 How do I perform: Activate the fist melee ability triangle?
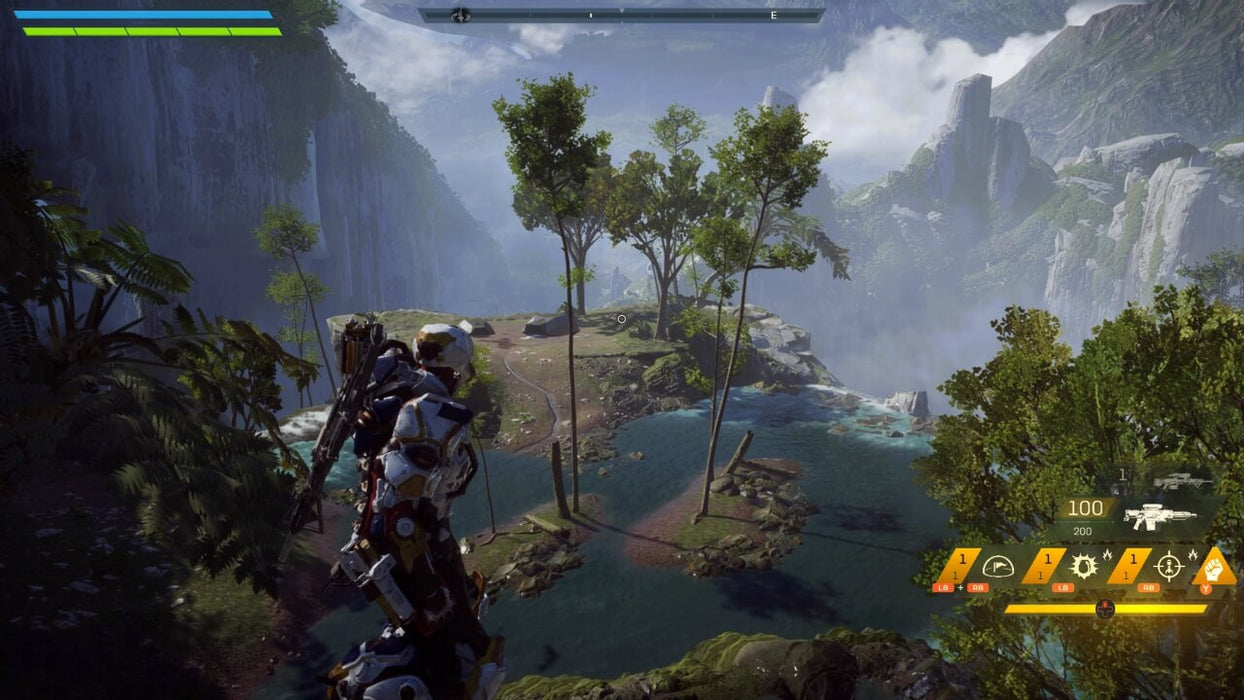[x=1215, y=570]
